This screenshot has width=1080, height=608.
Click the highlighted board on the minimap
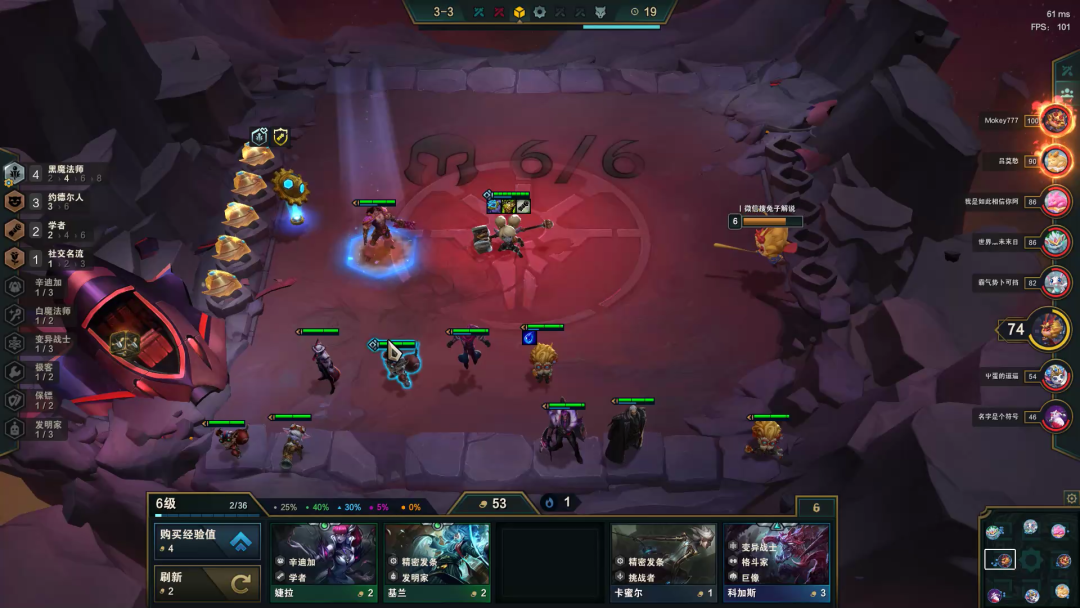click(x=1000, y=560)
